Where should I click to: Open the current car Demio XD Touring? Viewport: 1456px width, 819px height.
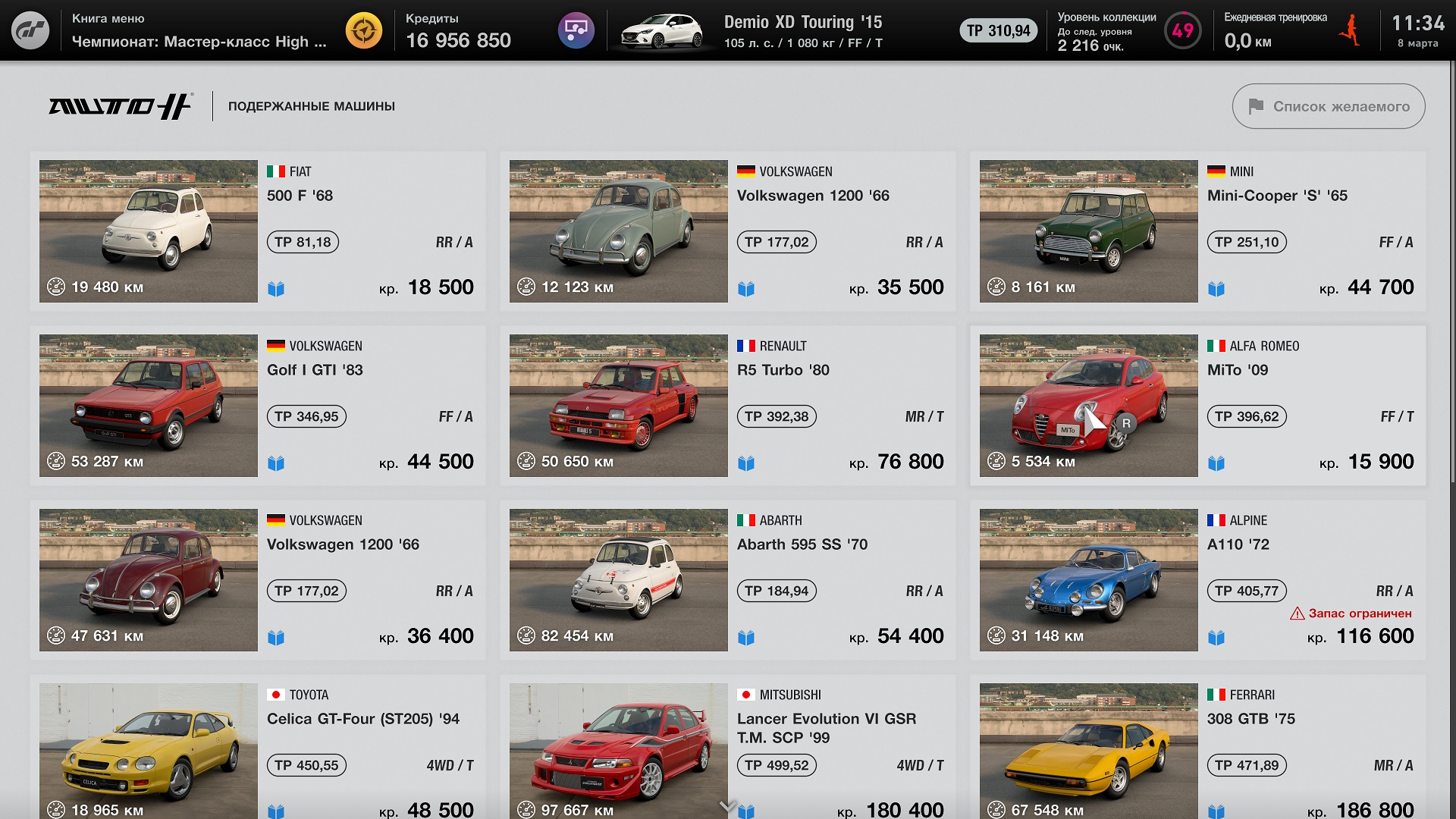pos(758,31)
